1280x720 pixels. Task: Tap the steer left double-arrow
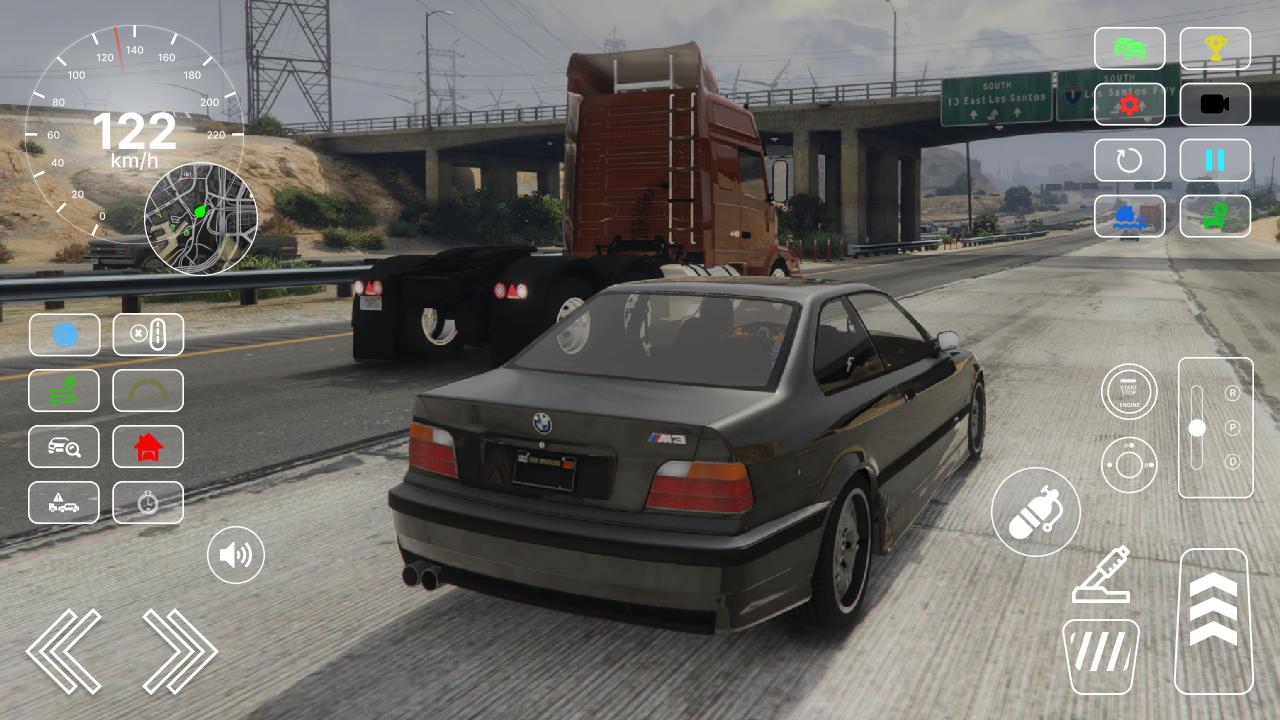click(x=64, y=651)
